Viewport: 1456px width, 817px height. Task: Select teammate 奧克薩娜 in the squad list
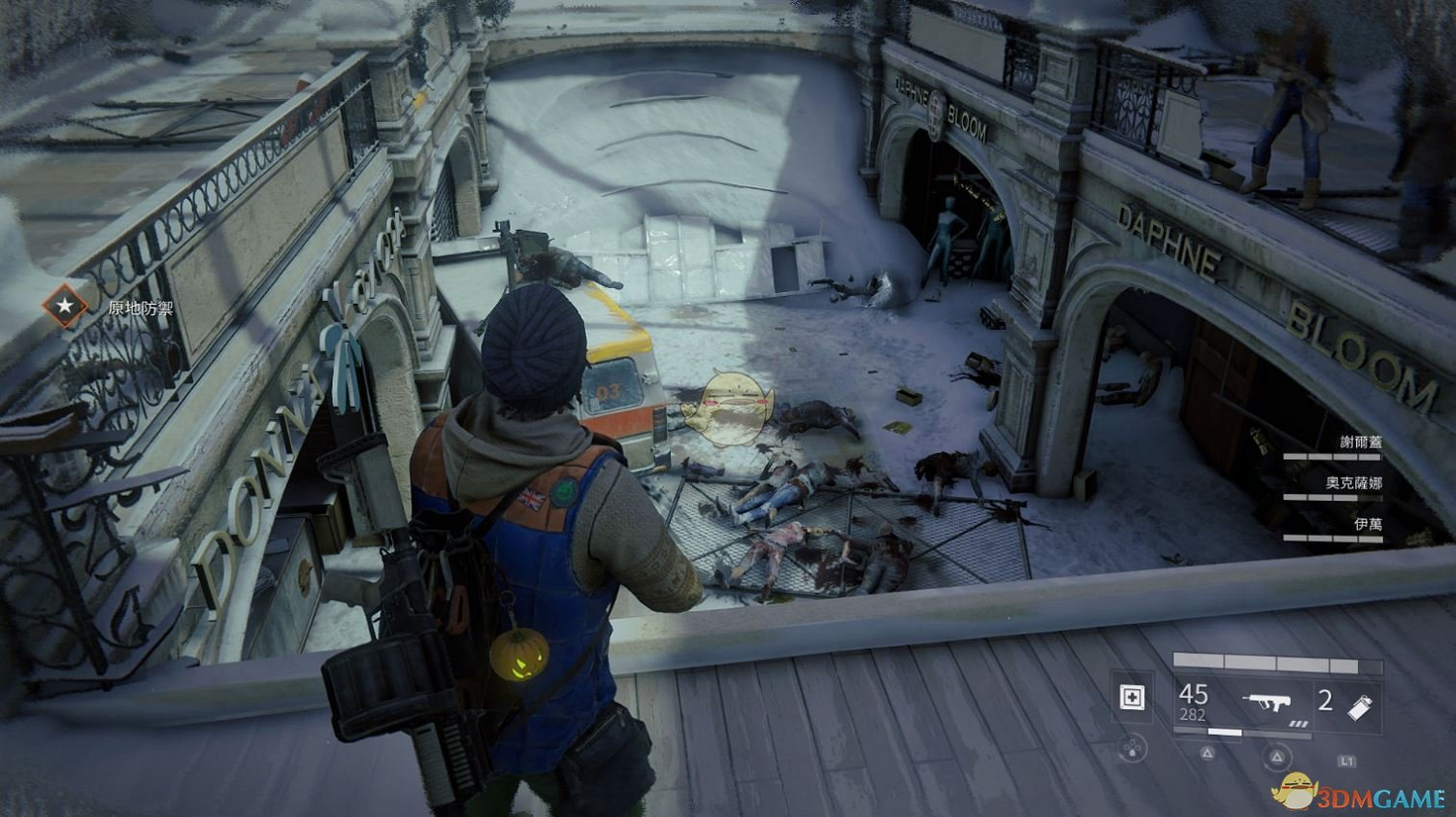[1353, 483]
